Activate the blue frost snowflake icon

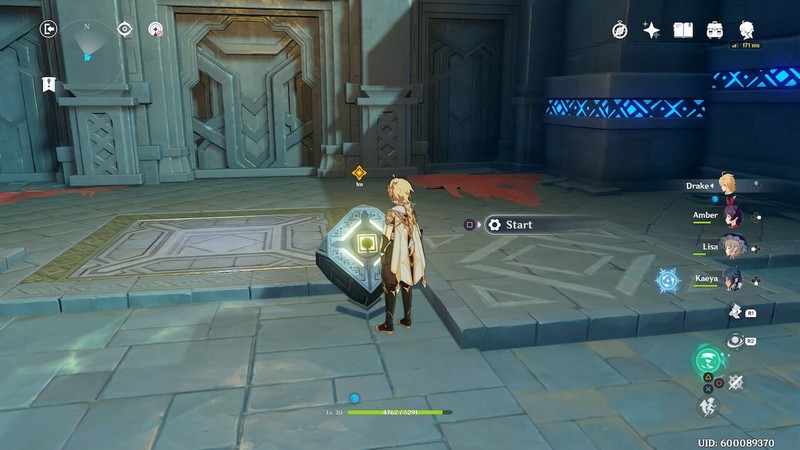668,281
